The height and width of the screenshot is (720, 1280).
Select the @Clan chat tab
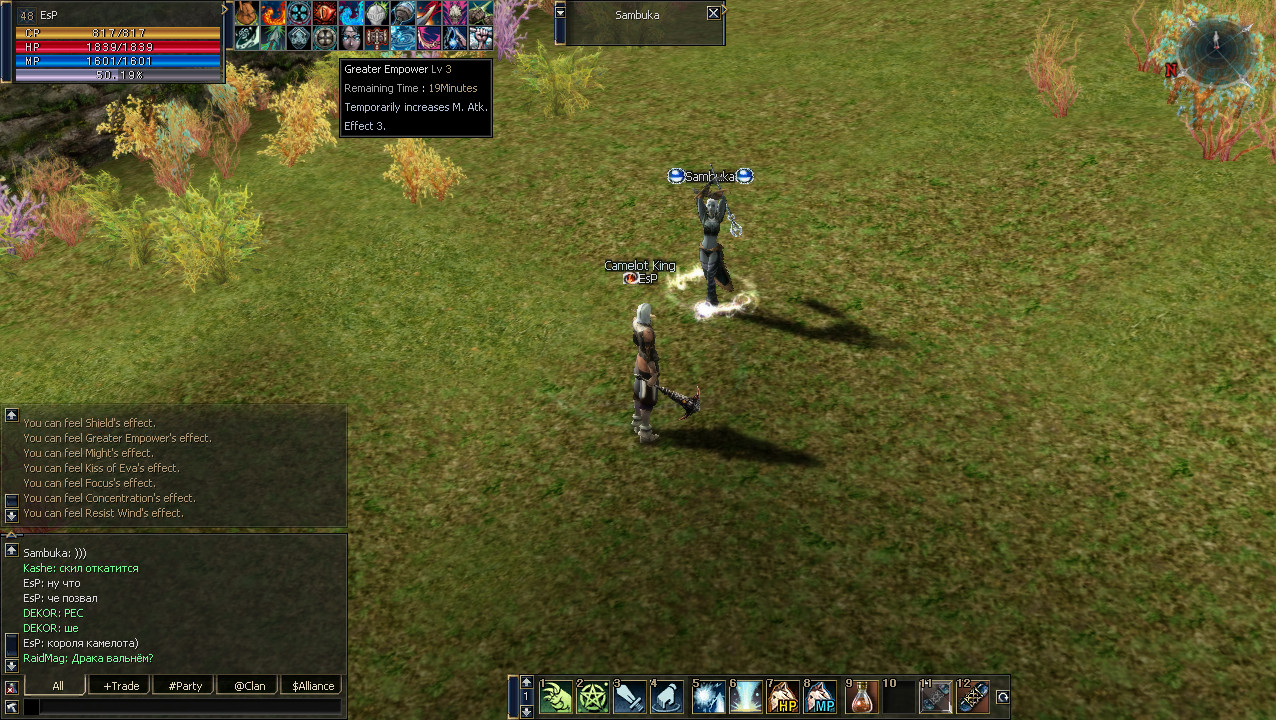coord(248,686)
